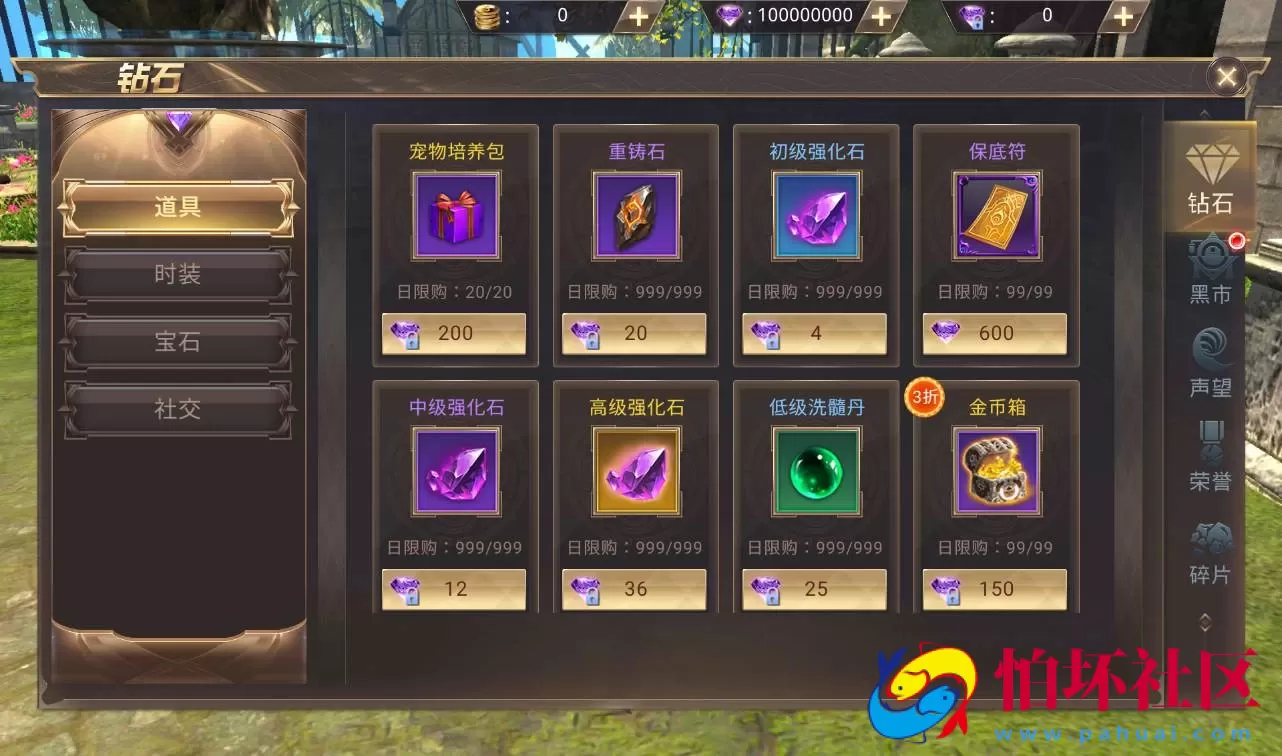
Task: Switch to the 宝石 category tab
Action: coord(177,341)
